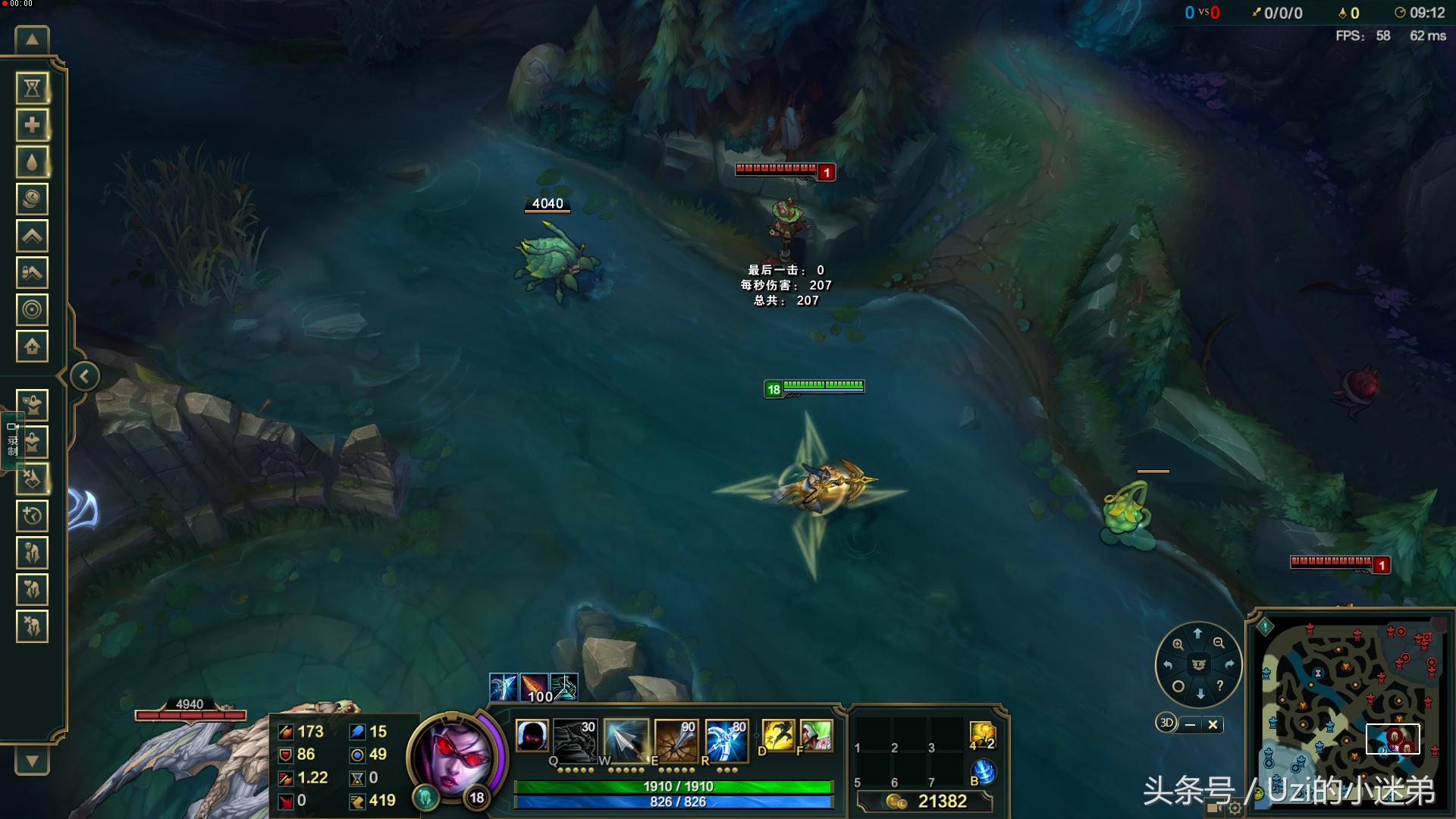Open the shop via the gold counter
This screenshot has width=1456, height=819.
click(x=927, y=802)
